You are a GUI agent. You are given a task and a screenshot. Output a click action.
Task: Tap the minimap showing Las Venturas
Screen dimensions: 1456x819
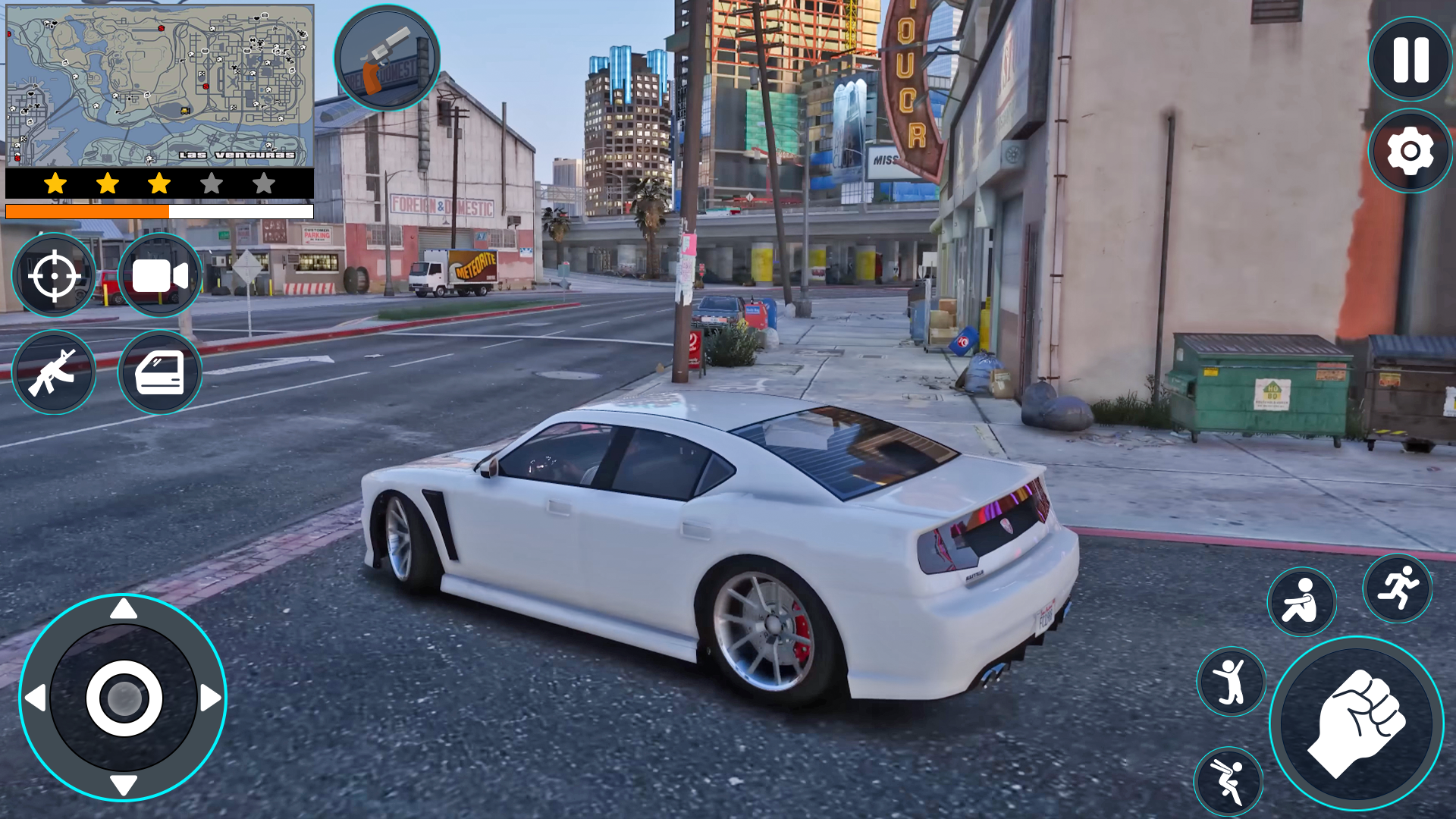coord(159,83)
